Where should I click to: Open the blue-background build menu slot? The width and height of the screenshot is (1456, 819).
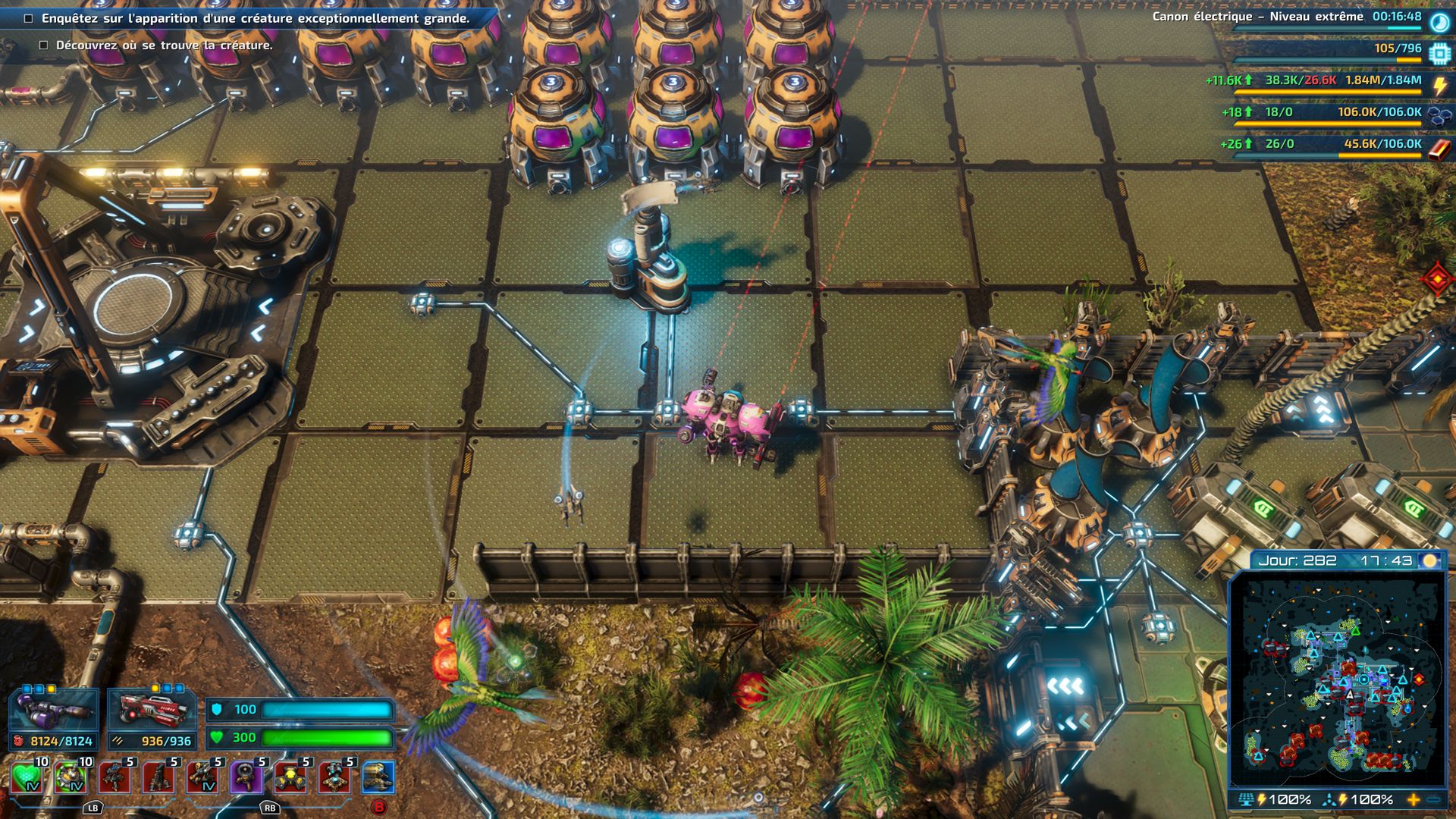point(378,777)
